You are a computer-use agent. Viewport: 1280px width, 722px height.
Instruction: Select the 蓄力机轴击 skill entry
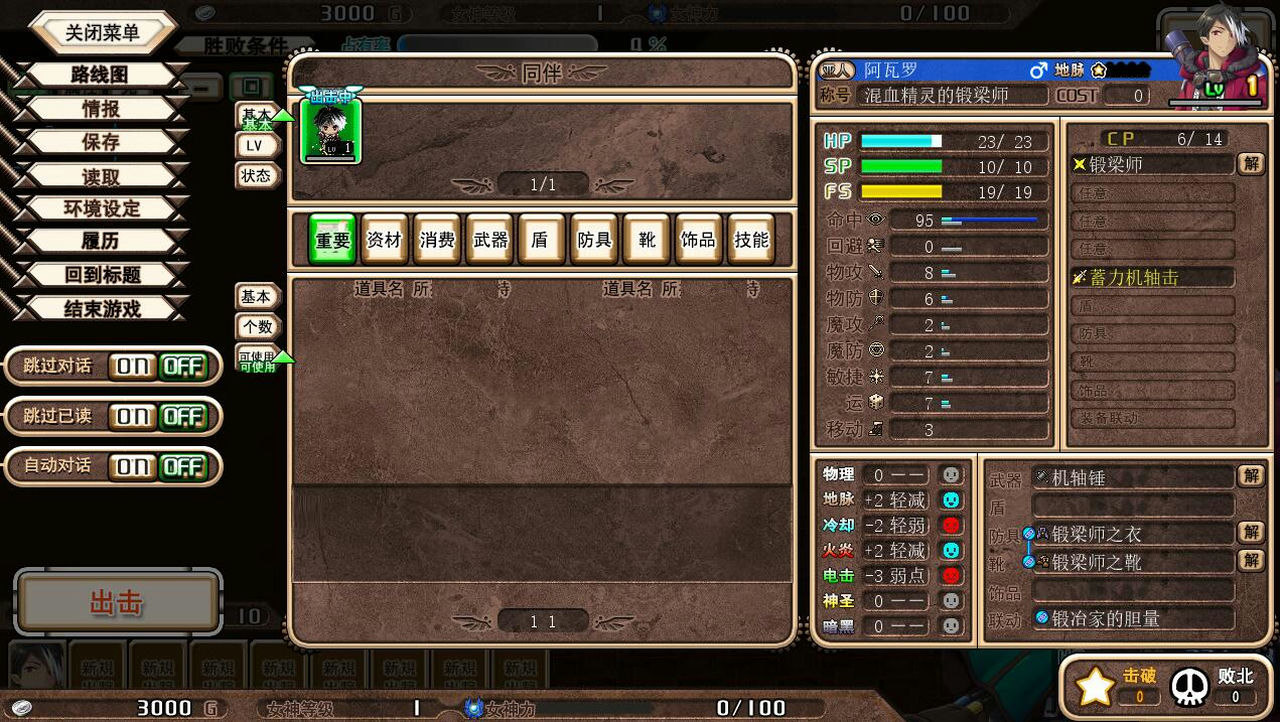(x=1152, y=278)
